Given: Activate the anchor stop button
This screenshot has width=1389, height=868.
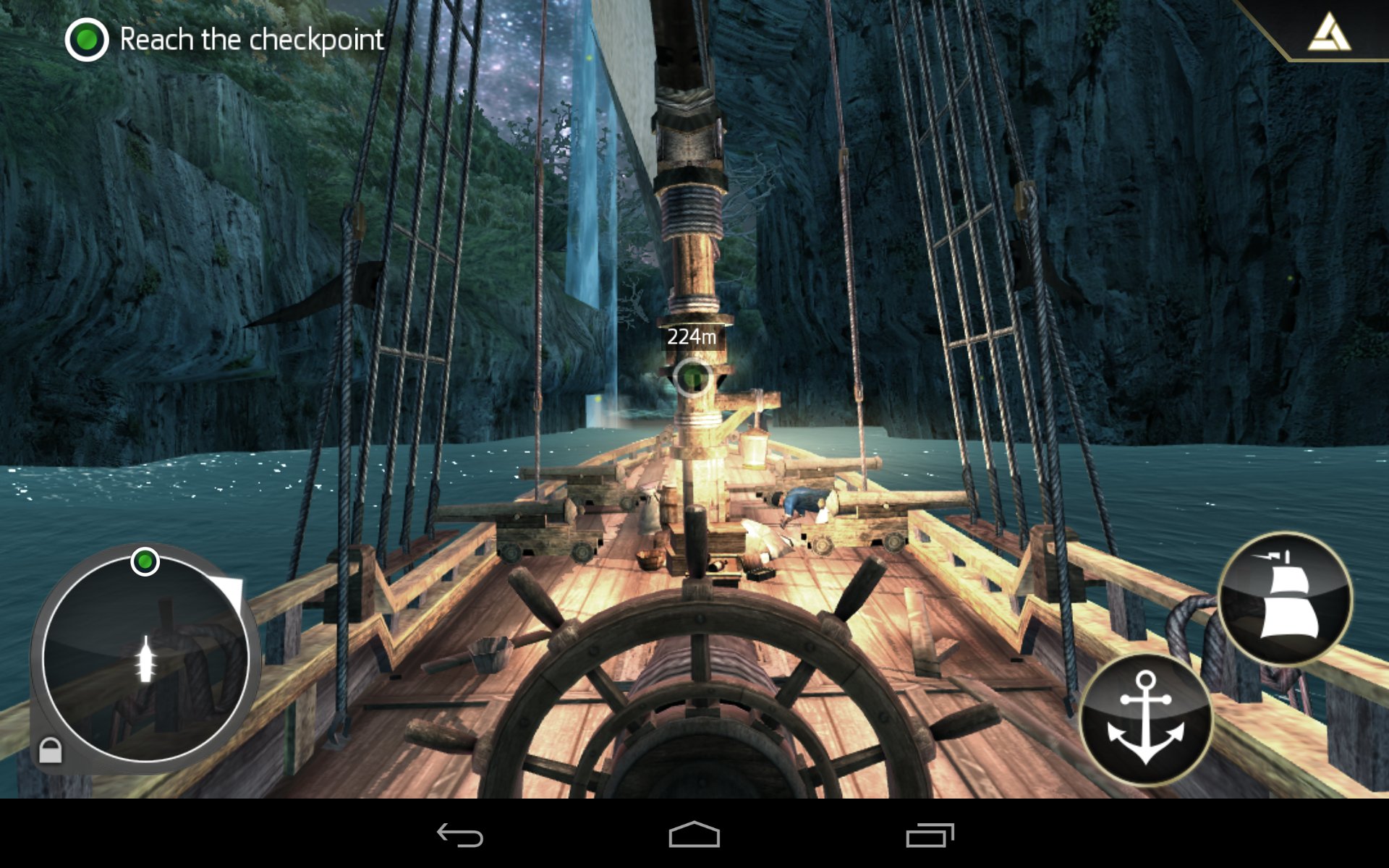Looking at the screenshot, I should (1145, 718).
